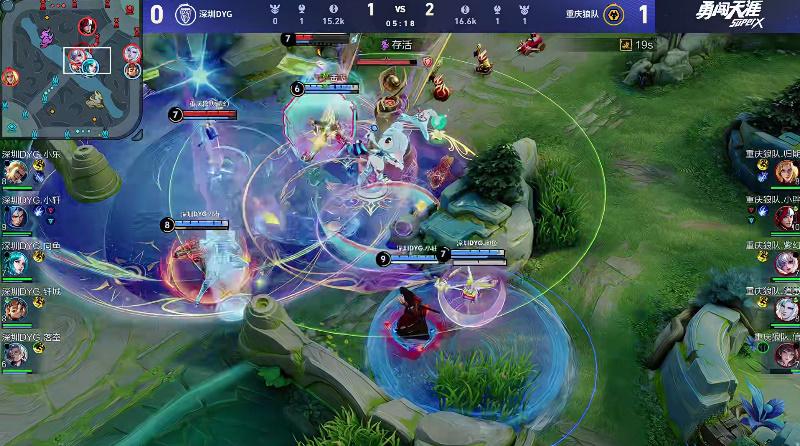Click the 深圳DYG team logo

coord(184,15)
